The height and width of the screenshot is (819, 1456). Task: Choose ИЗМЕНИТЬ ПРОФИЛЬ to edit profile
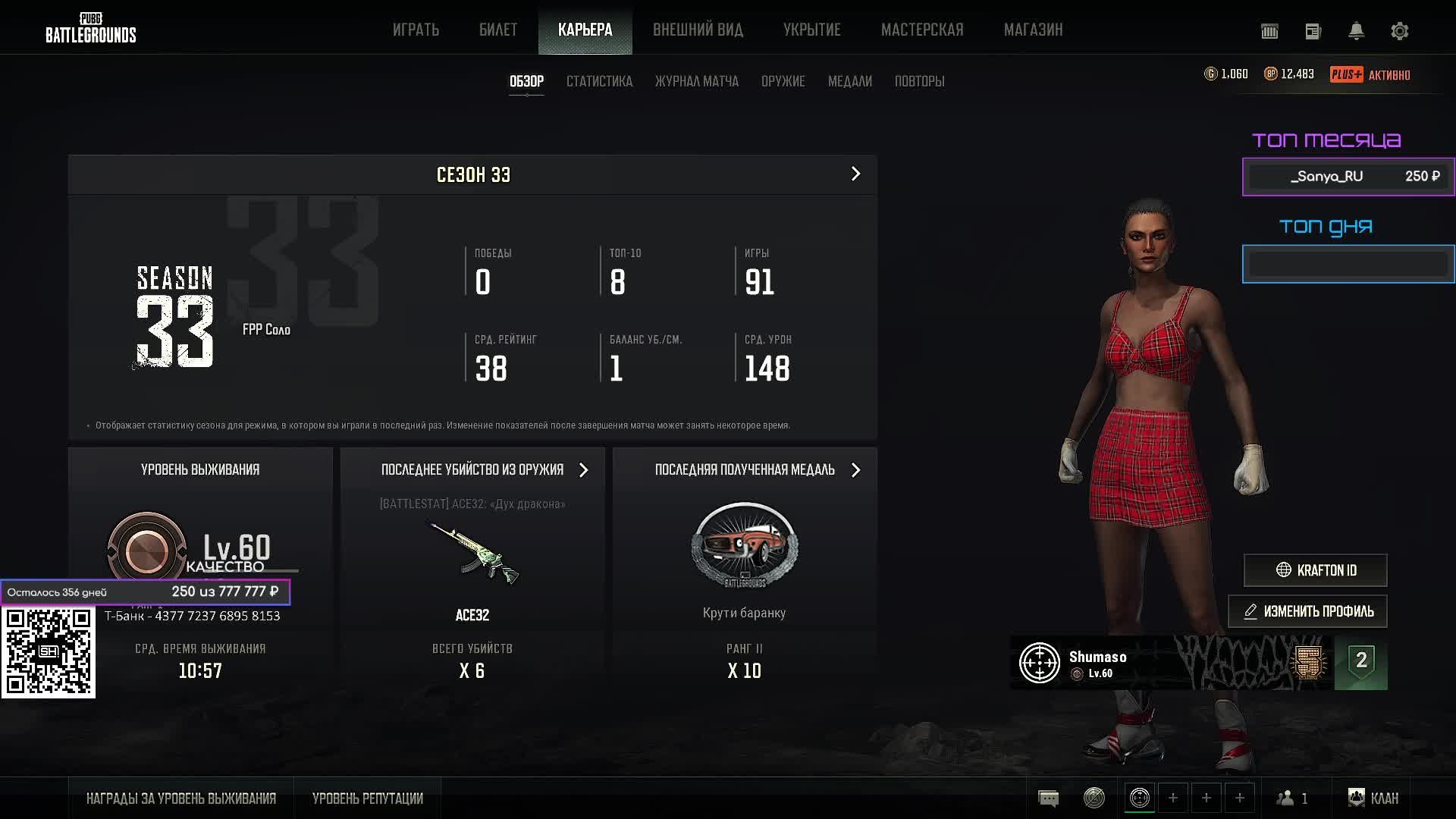[1307, 611]
